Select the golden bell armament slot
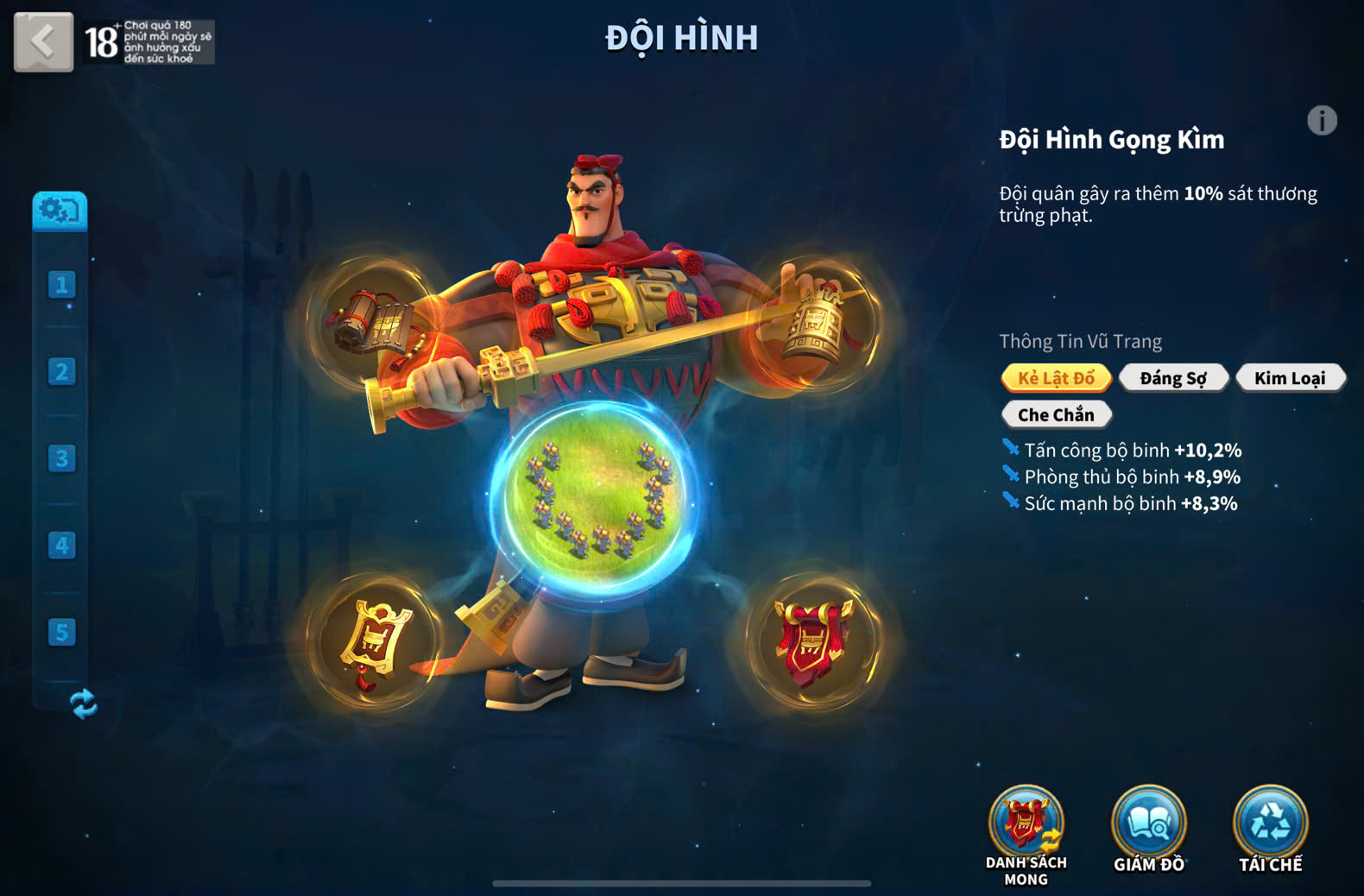1364x896 pixels. (x=815, y=324)
